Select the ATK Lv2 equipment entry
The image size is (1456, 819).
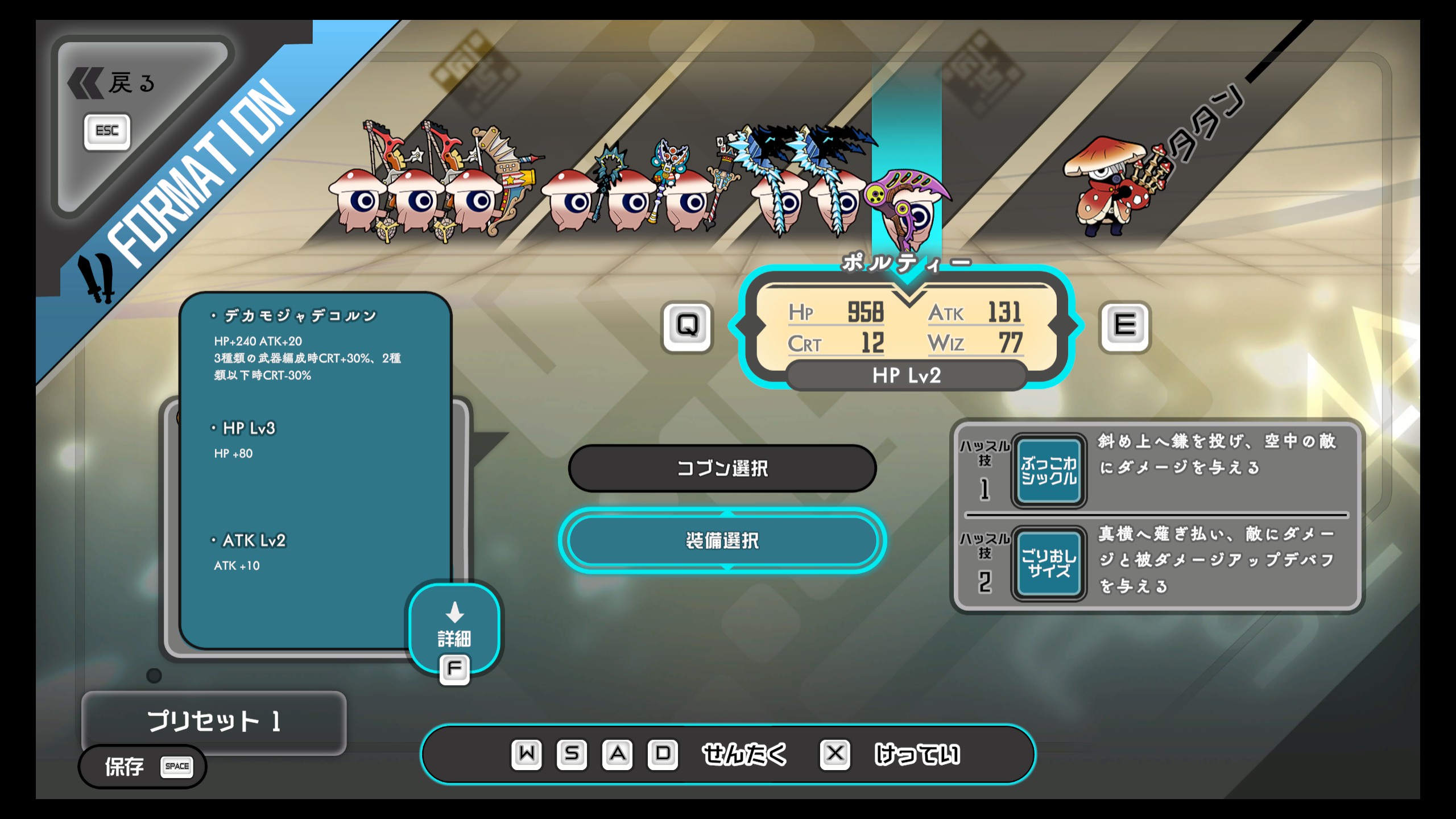point(254,540)
